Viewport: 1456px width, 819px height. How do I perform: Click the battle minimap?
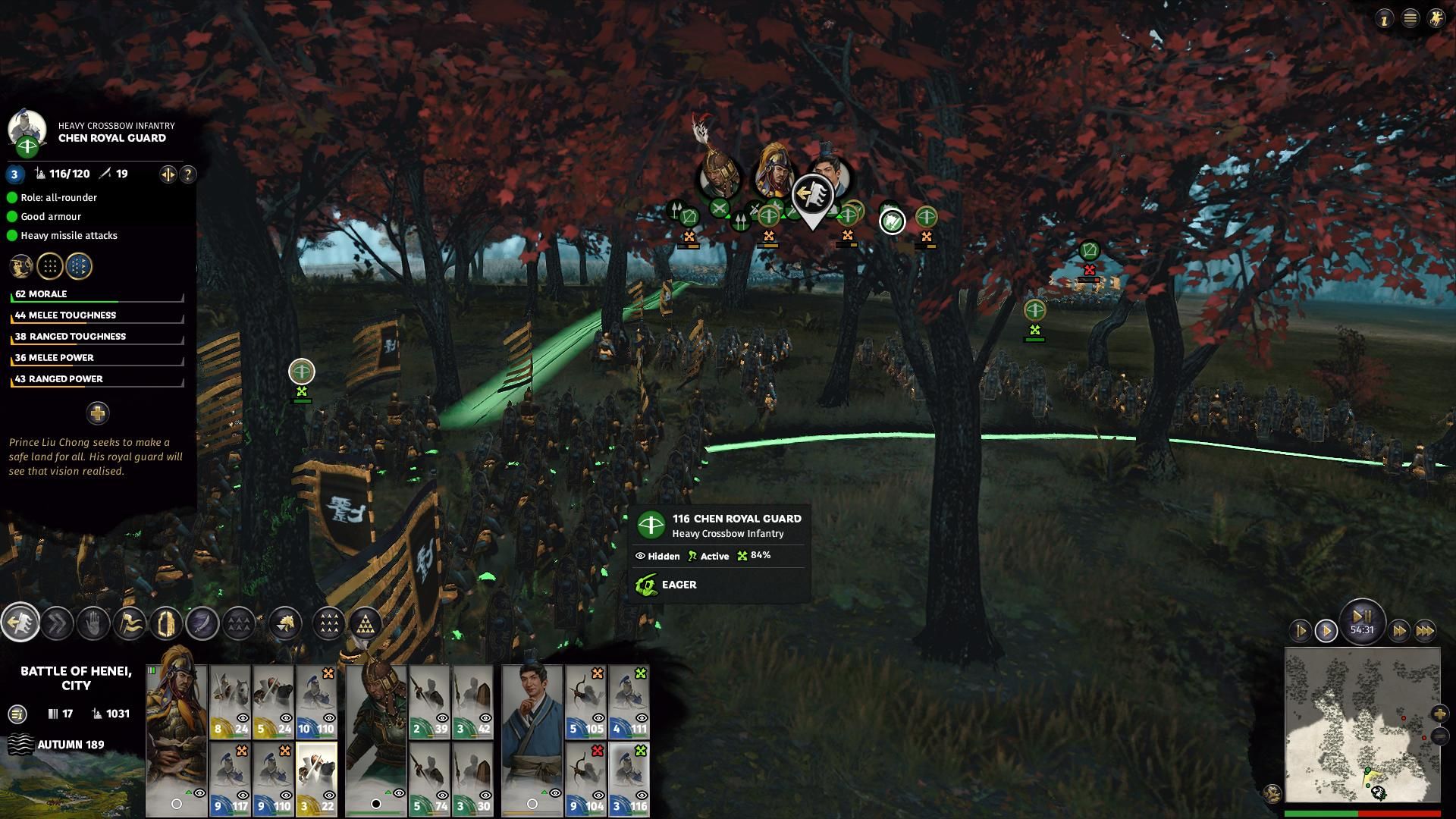pyautogui.click(x=1362, y=724)
